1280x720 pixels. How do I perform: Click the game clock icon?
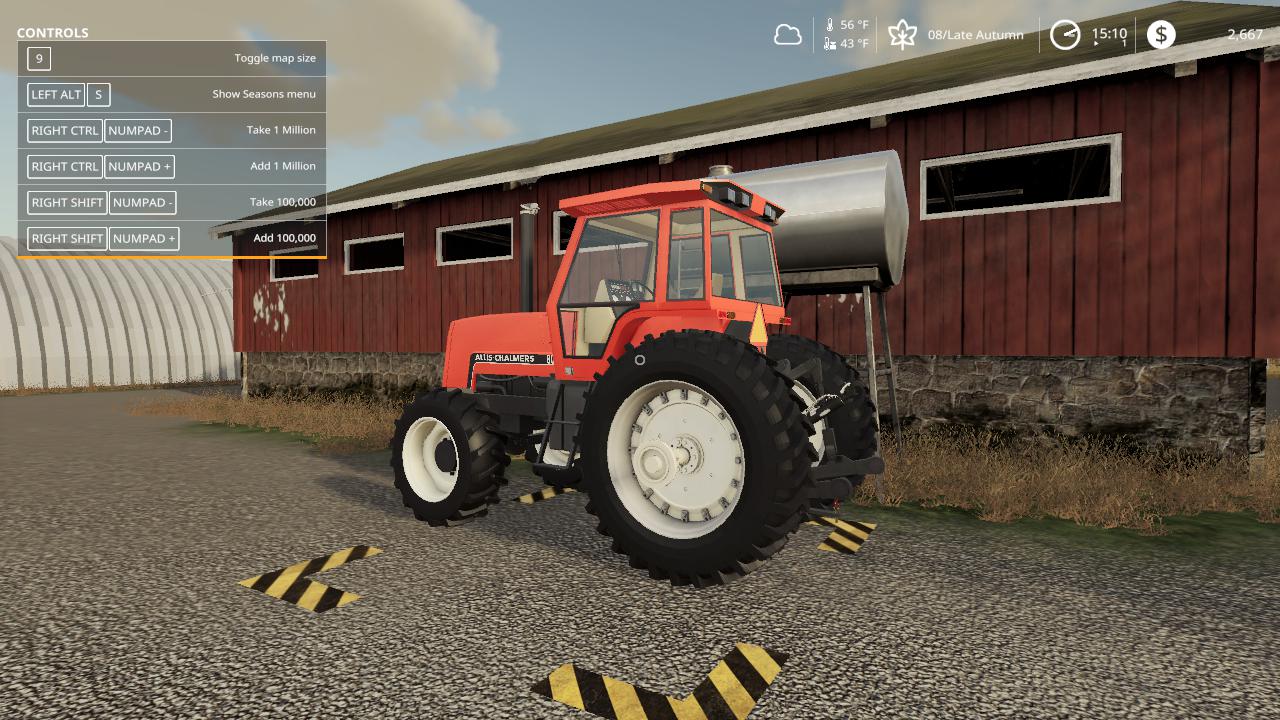tap(1065, 35)
